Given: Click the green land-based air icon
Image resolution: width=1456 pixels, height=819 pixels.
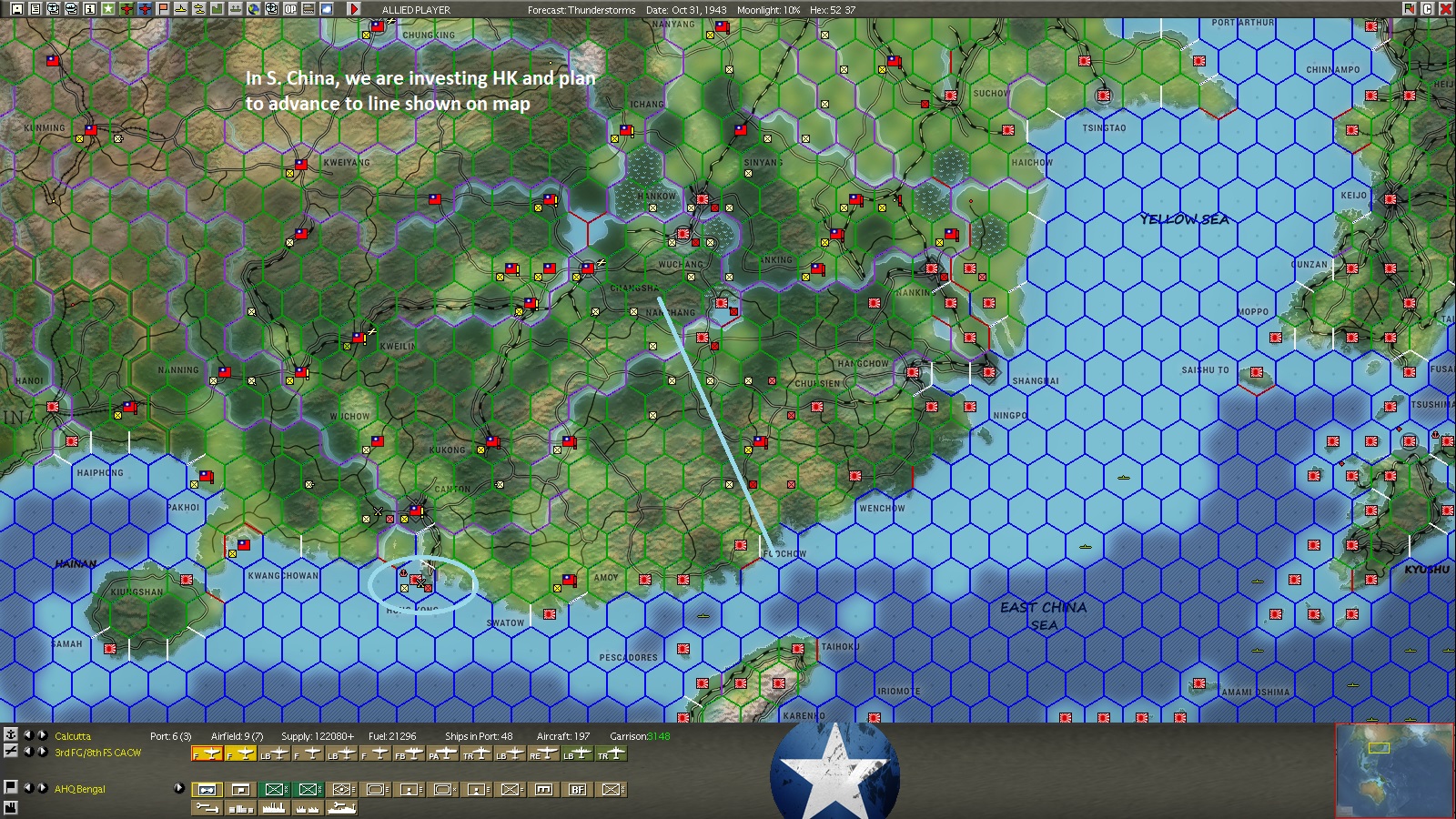Looking at the screenshot, I should pos(125,7).
